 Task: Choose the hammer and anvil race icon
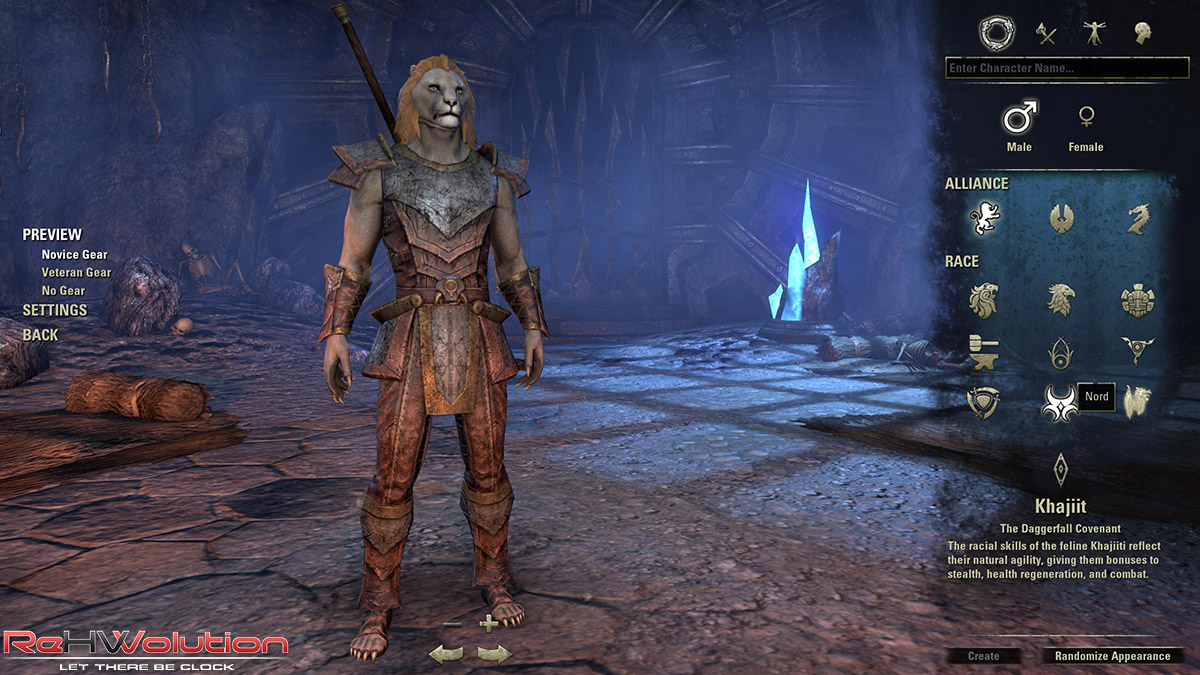point(984,350)
